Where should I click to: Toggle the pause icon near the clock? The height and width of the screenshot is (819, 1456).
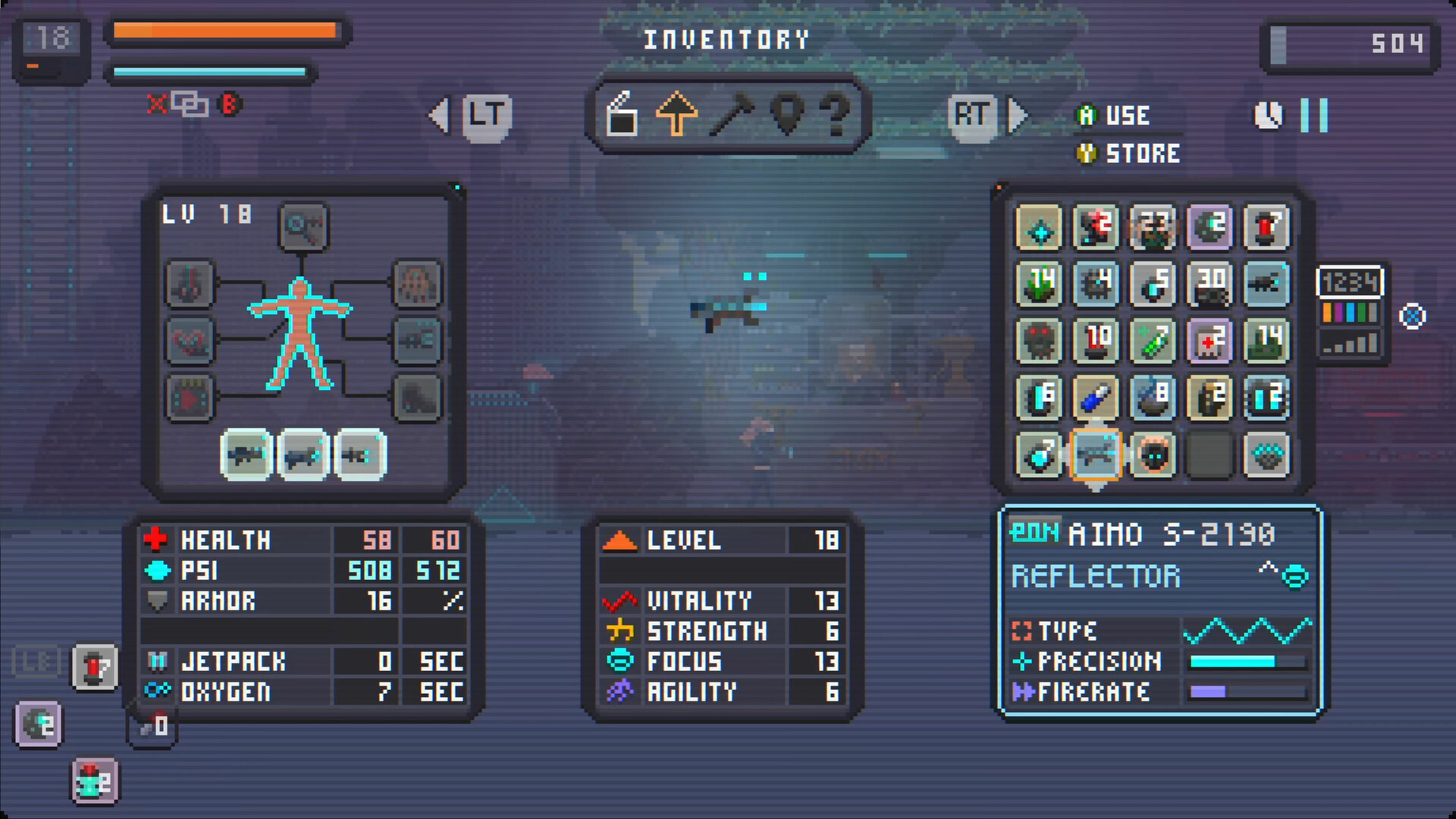(x=1313, y=115)
